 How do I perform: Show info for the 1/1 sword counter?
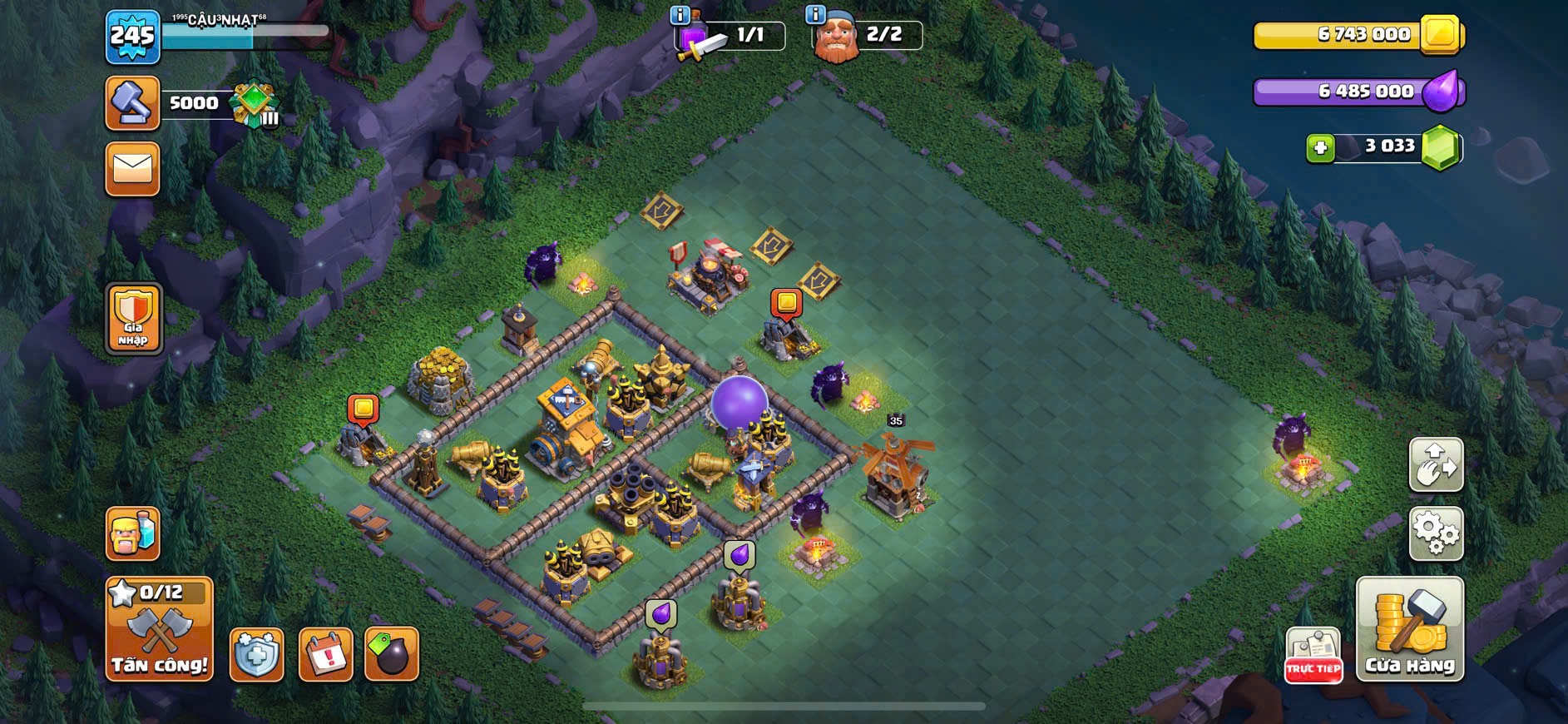(680, 15)
